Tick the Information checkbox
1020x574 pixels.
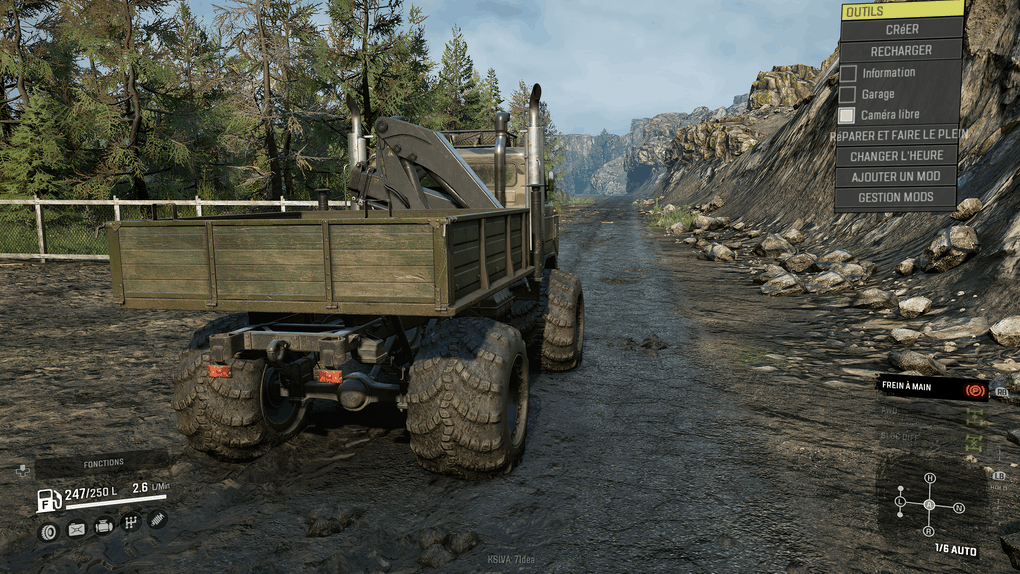pos(848,73)
